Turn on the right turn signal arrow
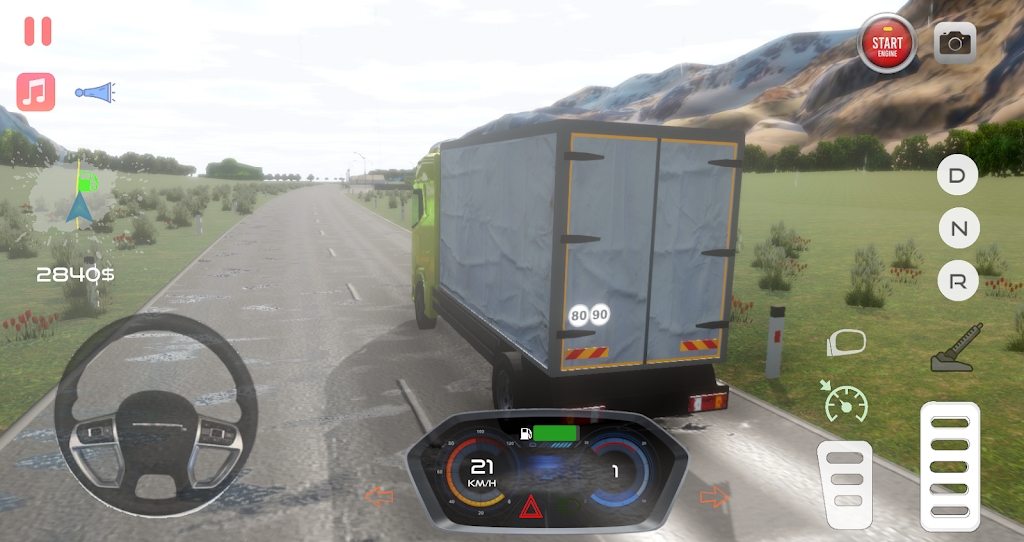Screen dimensions: 1024x542 pos(714,496)
